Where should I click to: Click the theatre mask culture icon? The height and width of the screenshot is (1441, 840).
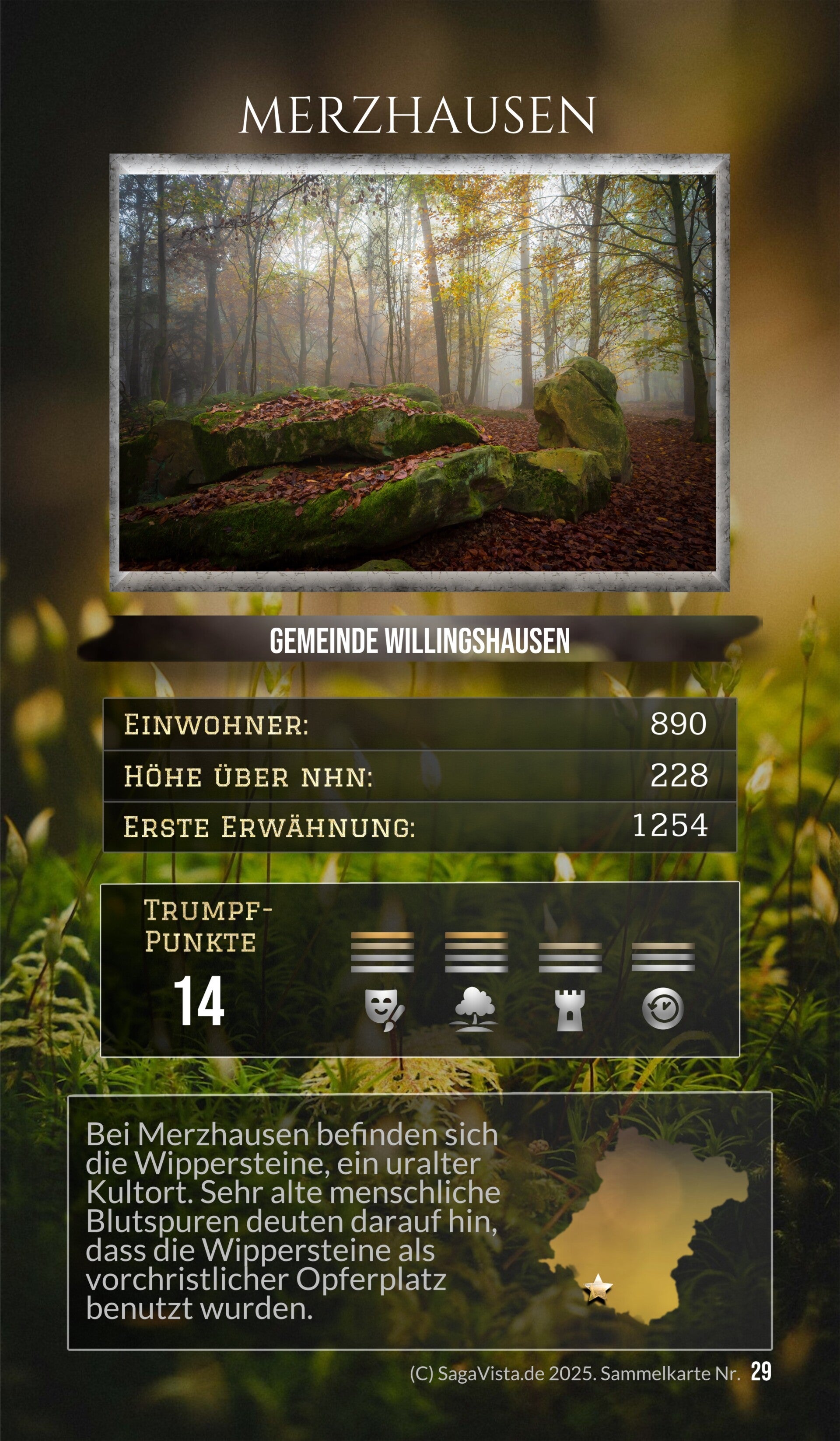click(384, 1011)
